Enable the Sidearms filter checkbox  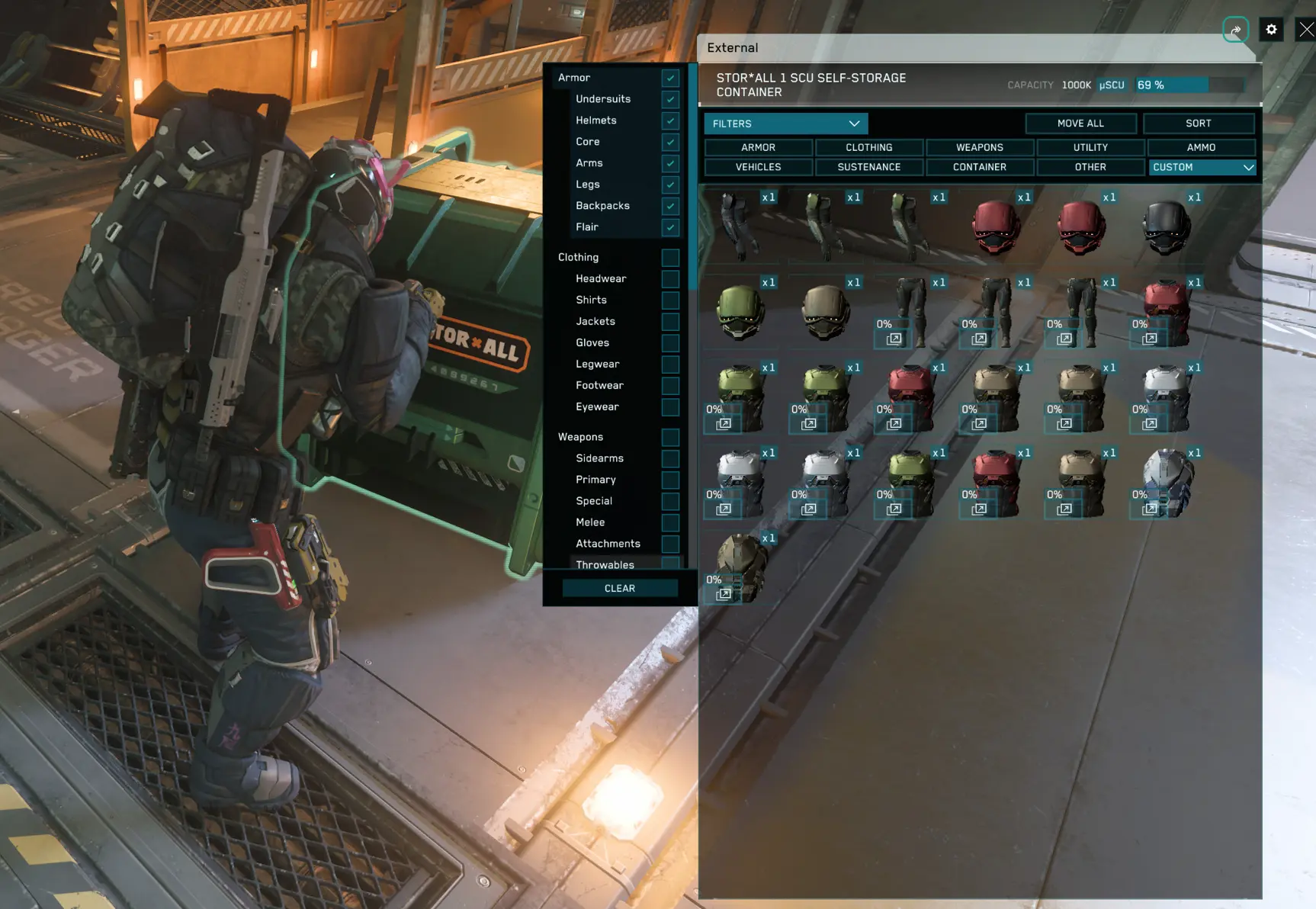670,458
